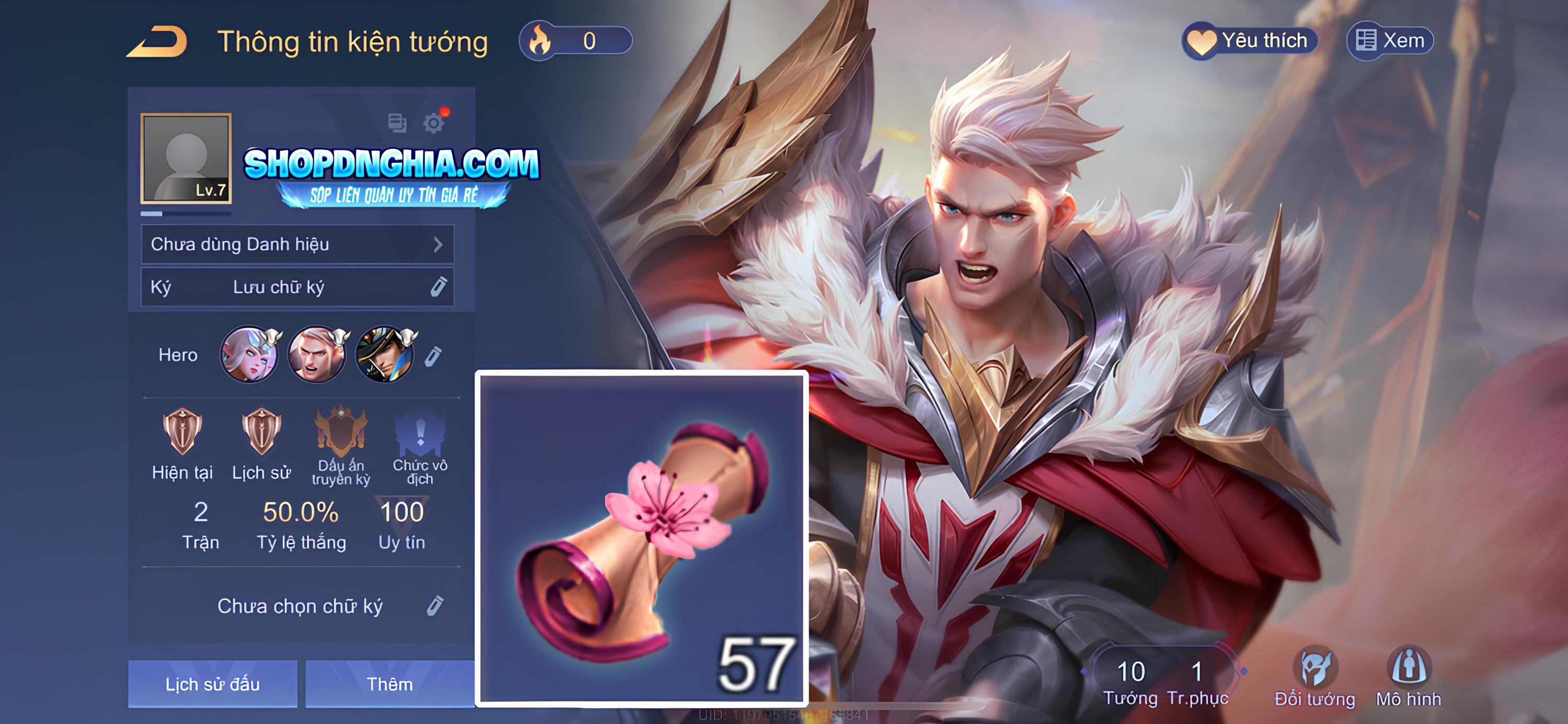This screenshot has width=1568, height=724.
Task: Open the Chưa dùng Danh hiệu row
Action: point(297,244)
